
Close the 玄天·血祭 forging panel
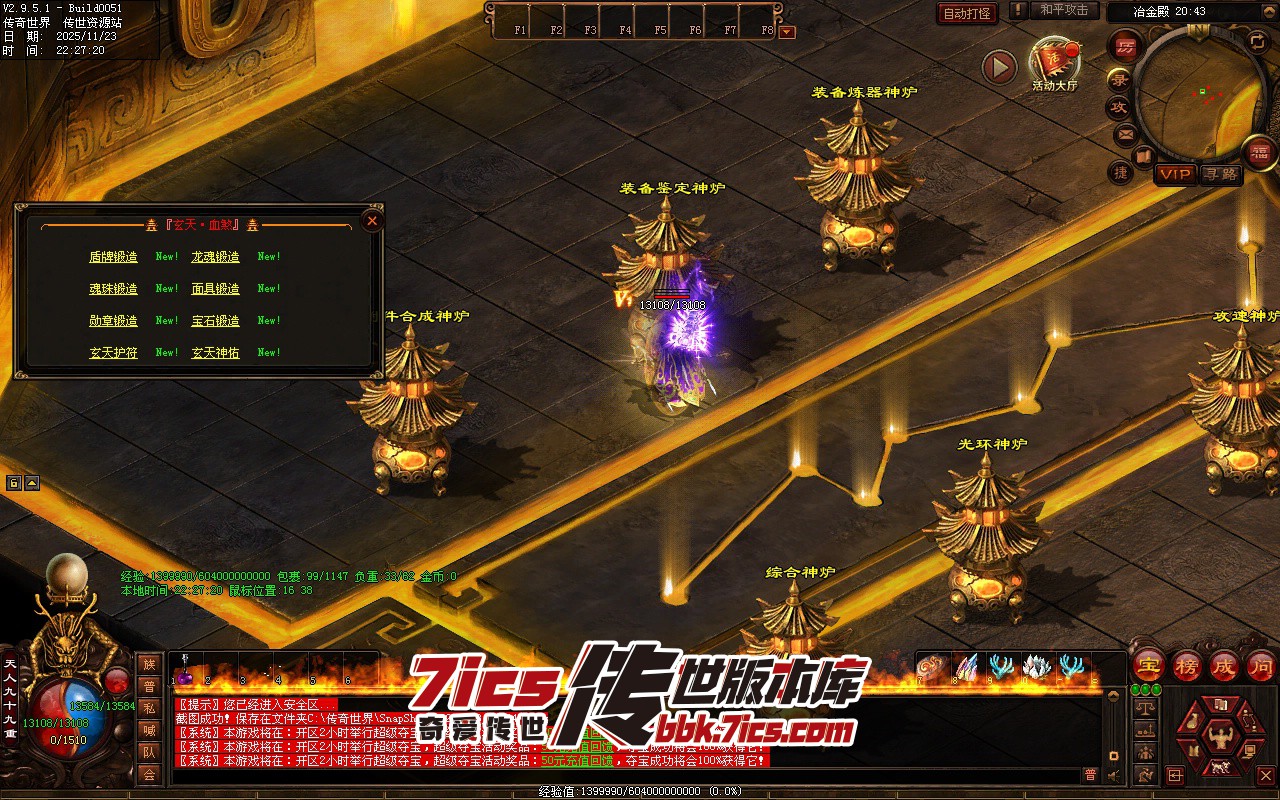372,221
